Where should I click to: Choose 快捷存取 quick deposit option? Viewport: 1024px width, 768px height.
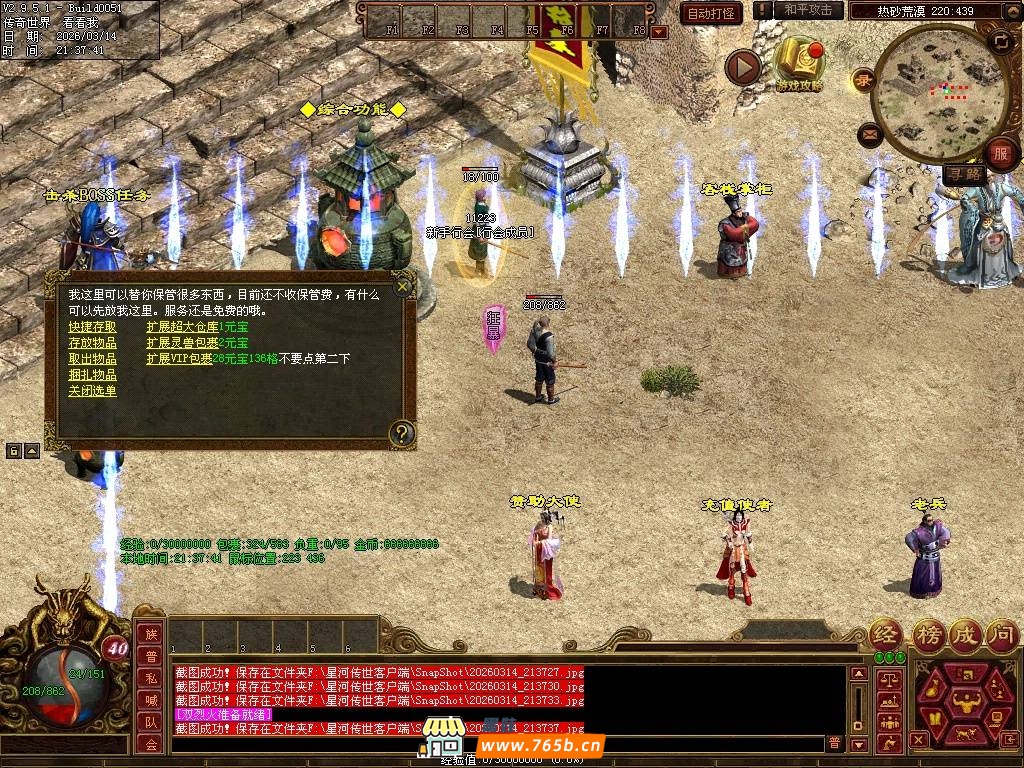click(x=92, y=327)
